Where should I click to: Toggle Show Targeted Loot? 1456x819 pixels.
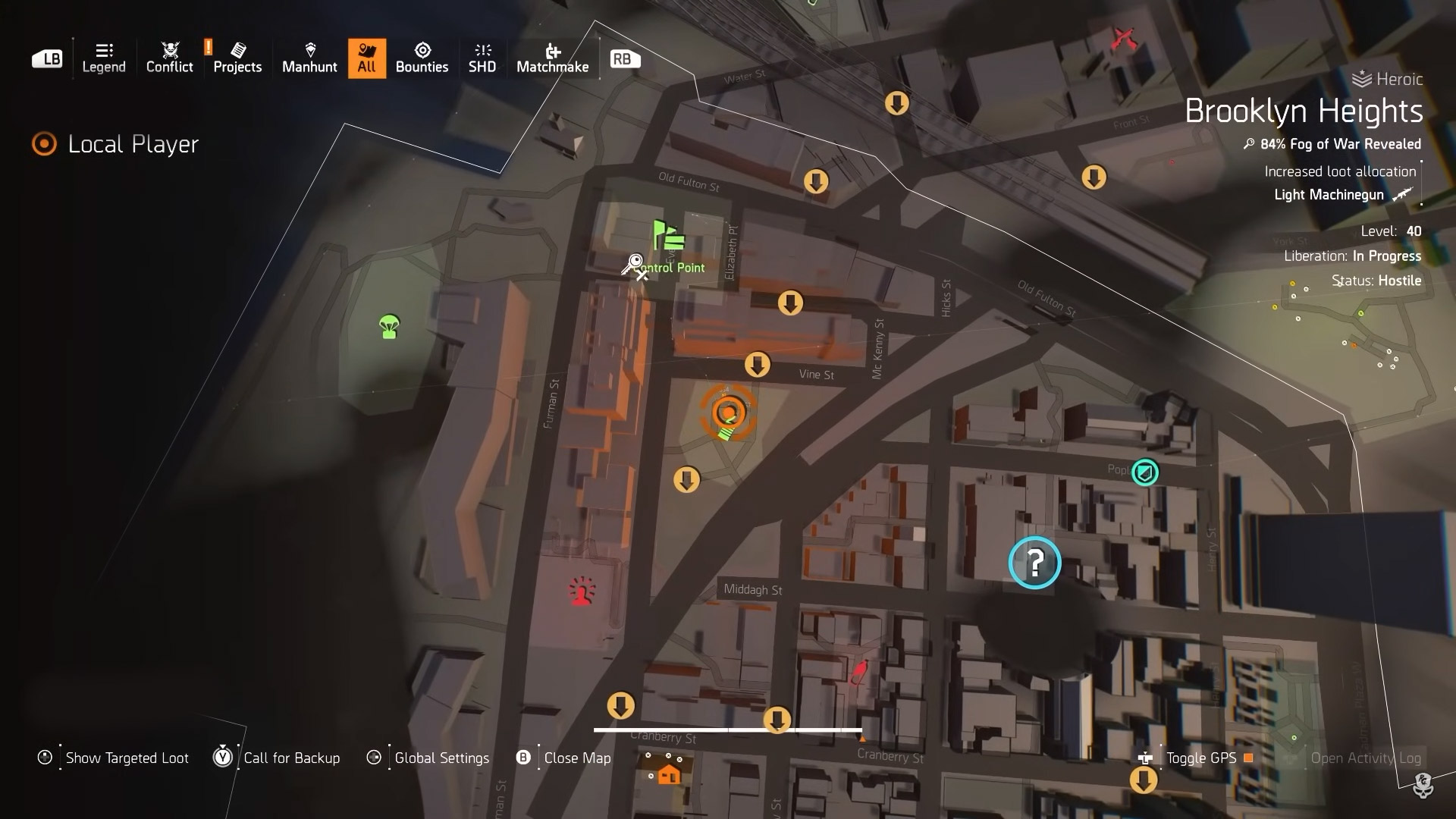pos(125,758)
